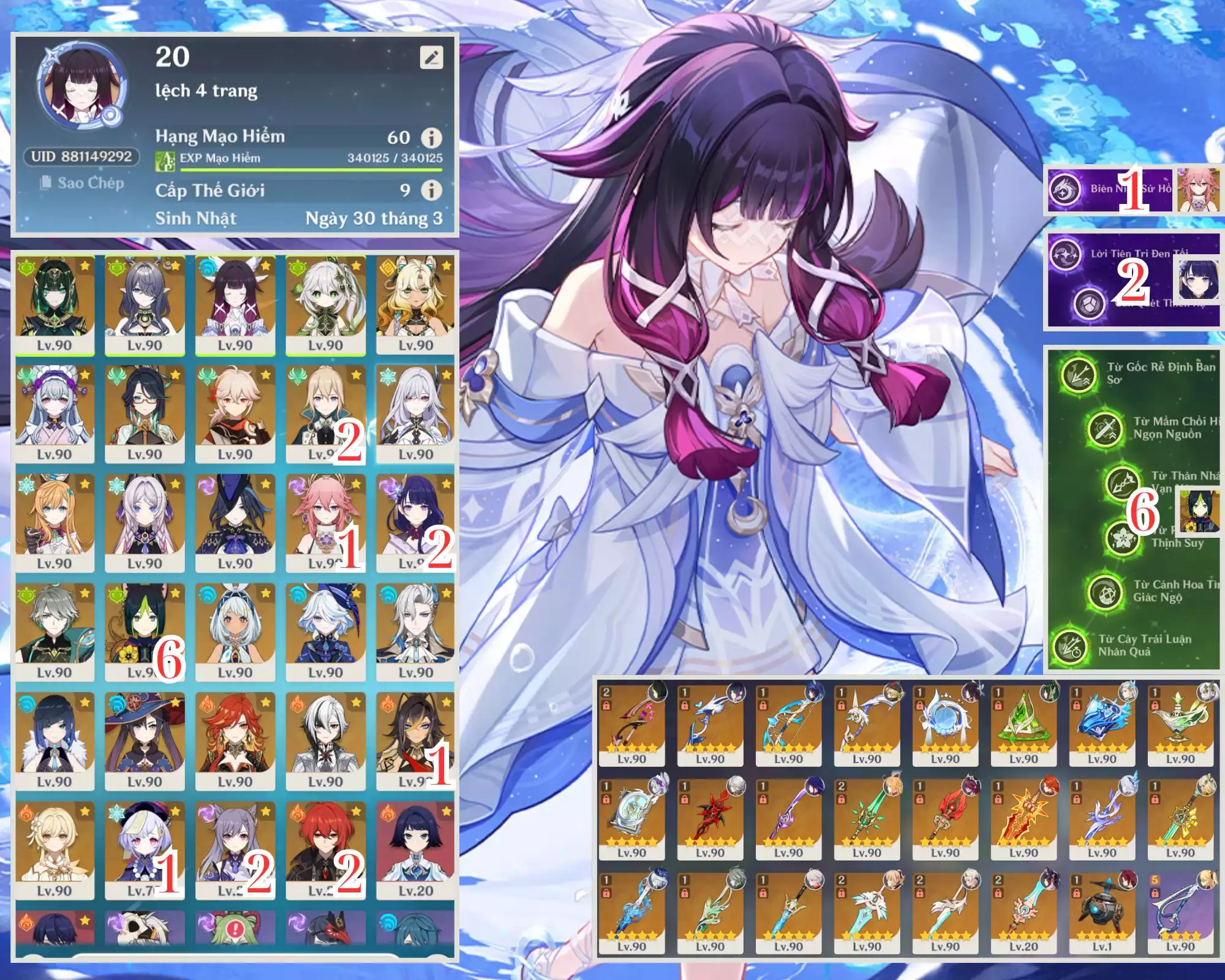
Task: Select the Lv.1 weapon slot
Action: pos(1102,912)
